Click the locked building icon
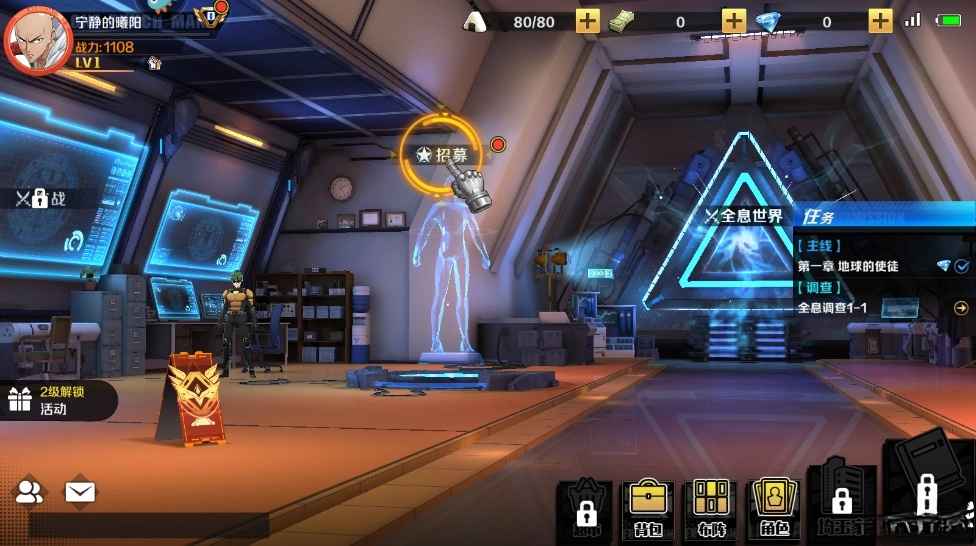 click(841, 500)
